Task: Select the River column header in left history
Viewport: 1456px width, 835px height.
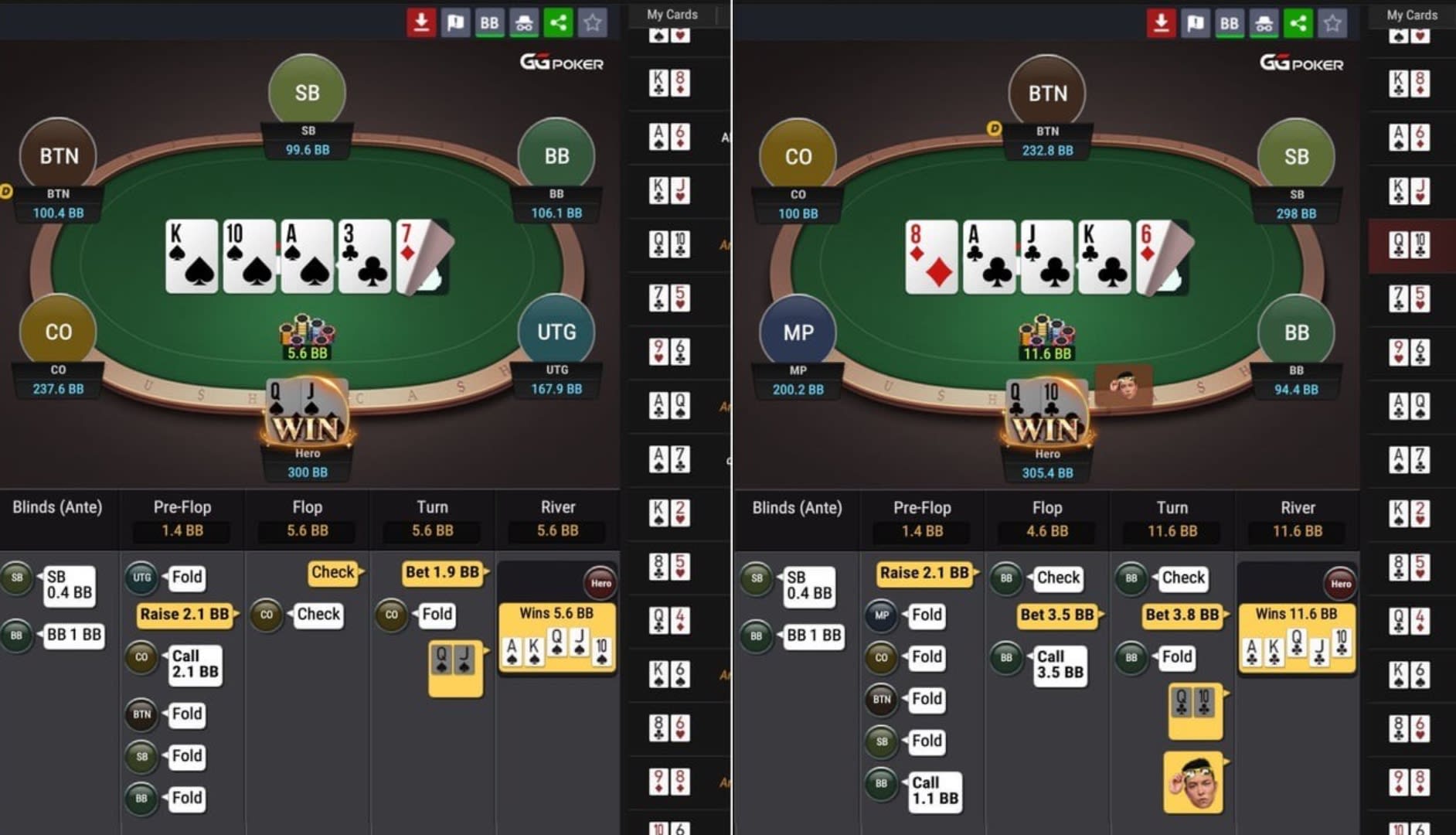Action: 556,507
